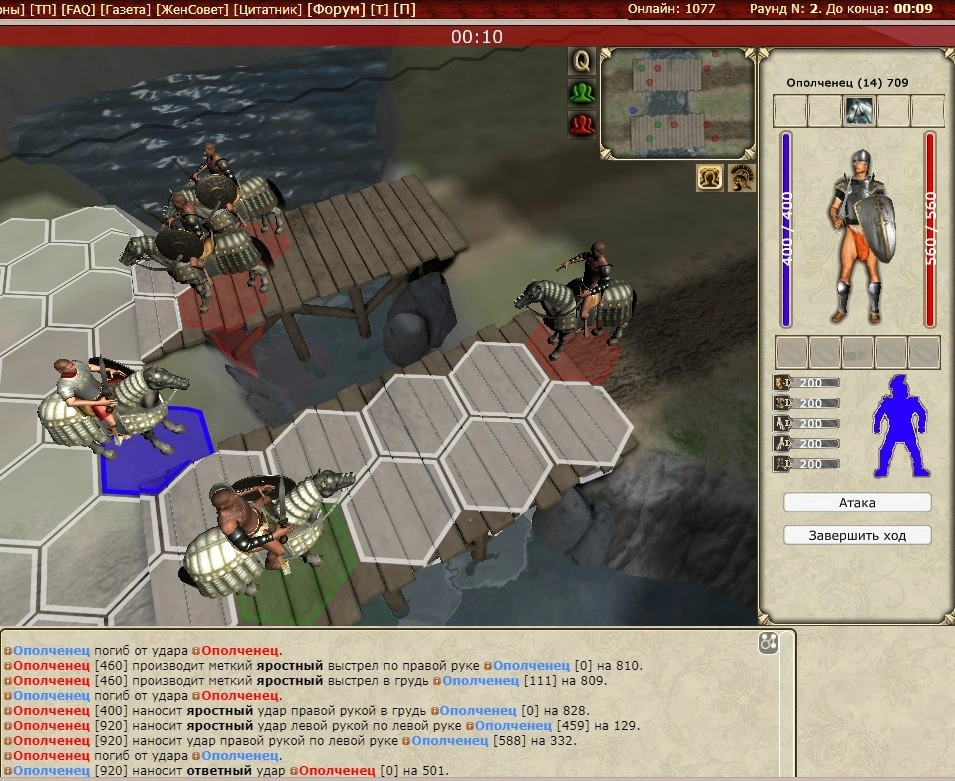Open the ТП link
This screenshot has width=955, height=781.
pyautogui.click(x=43, y=9)
